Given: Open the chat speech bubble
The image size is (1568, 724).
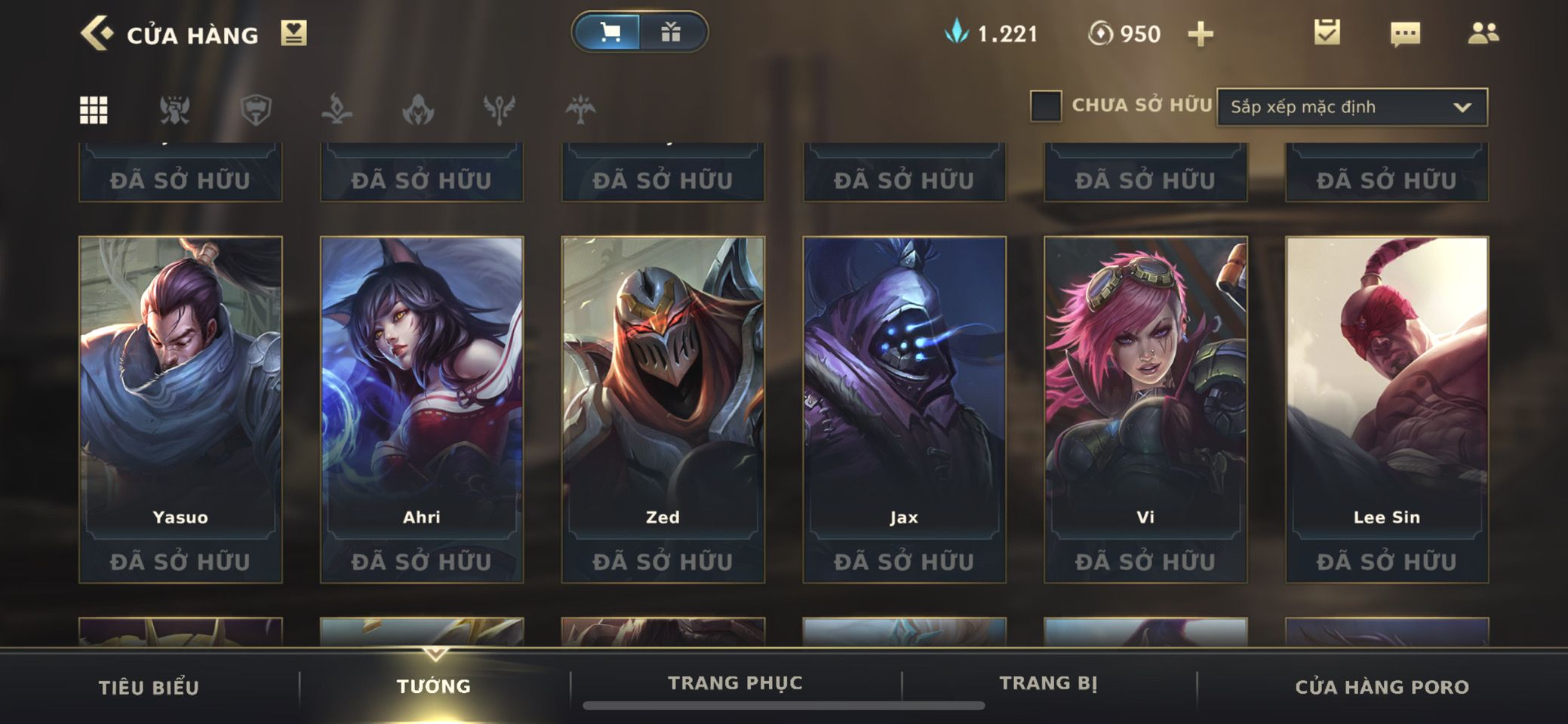Looking at the screenshot, I should click(1404, 33).
